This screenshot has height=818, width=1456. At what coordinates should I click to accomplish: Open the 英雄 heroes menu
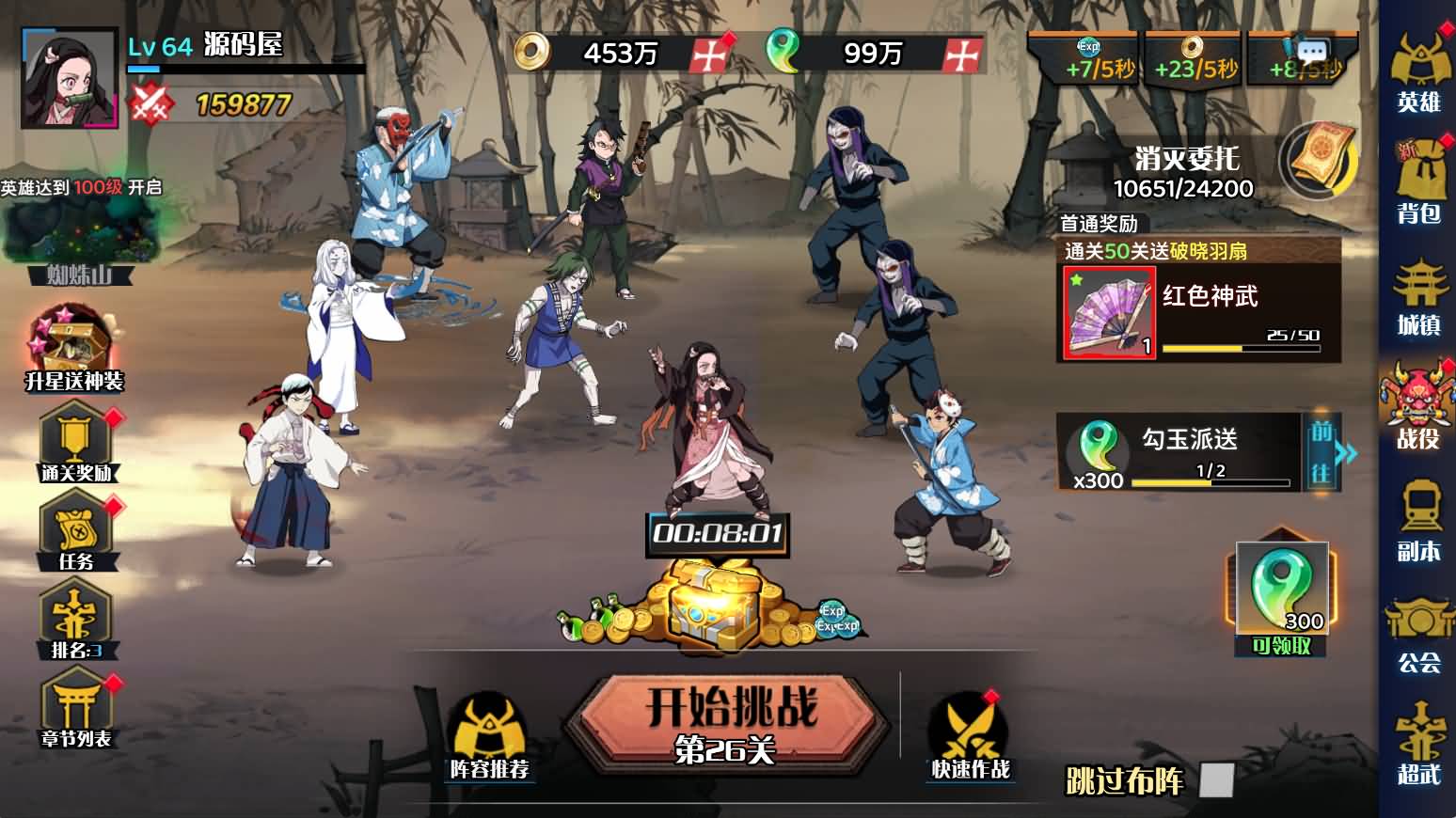point(1418,72)
